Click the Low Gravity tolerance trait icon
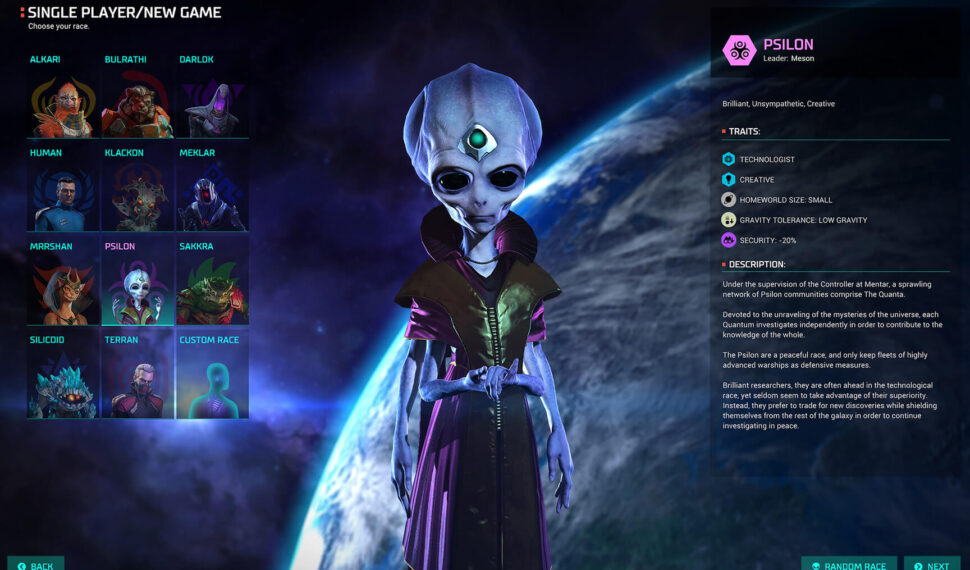The image size is (970, 570). [x=729, y=220]
